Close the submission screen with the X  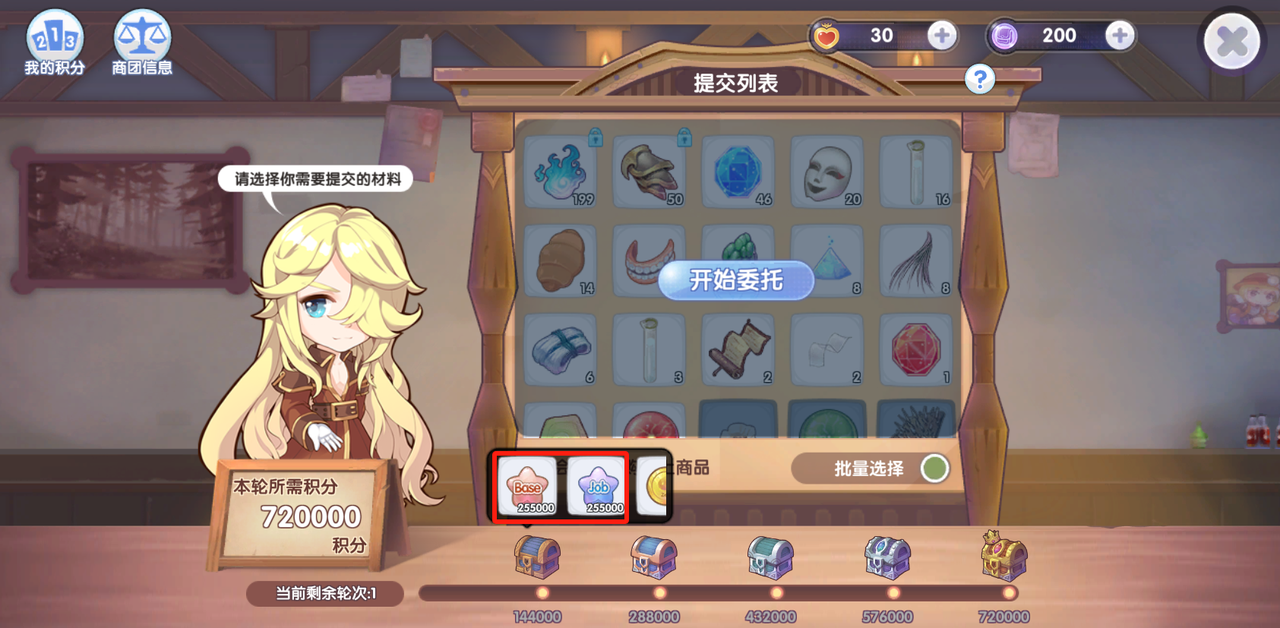coord(1231,42)
